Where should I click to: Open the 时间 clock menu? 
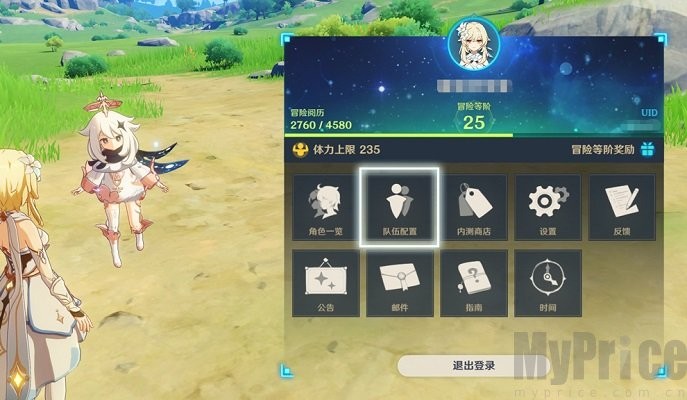(547, 283)
